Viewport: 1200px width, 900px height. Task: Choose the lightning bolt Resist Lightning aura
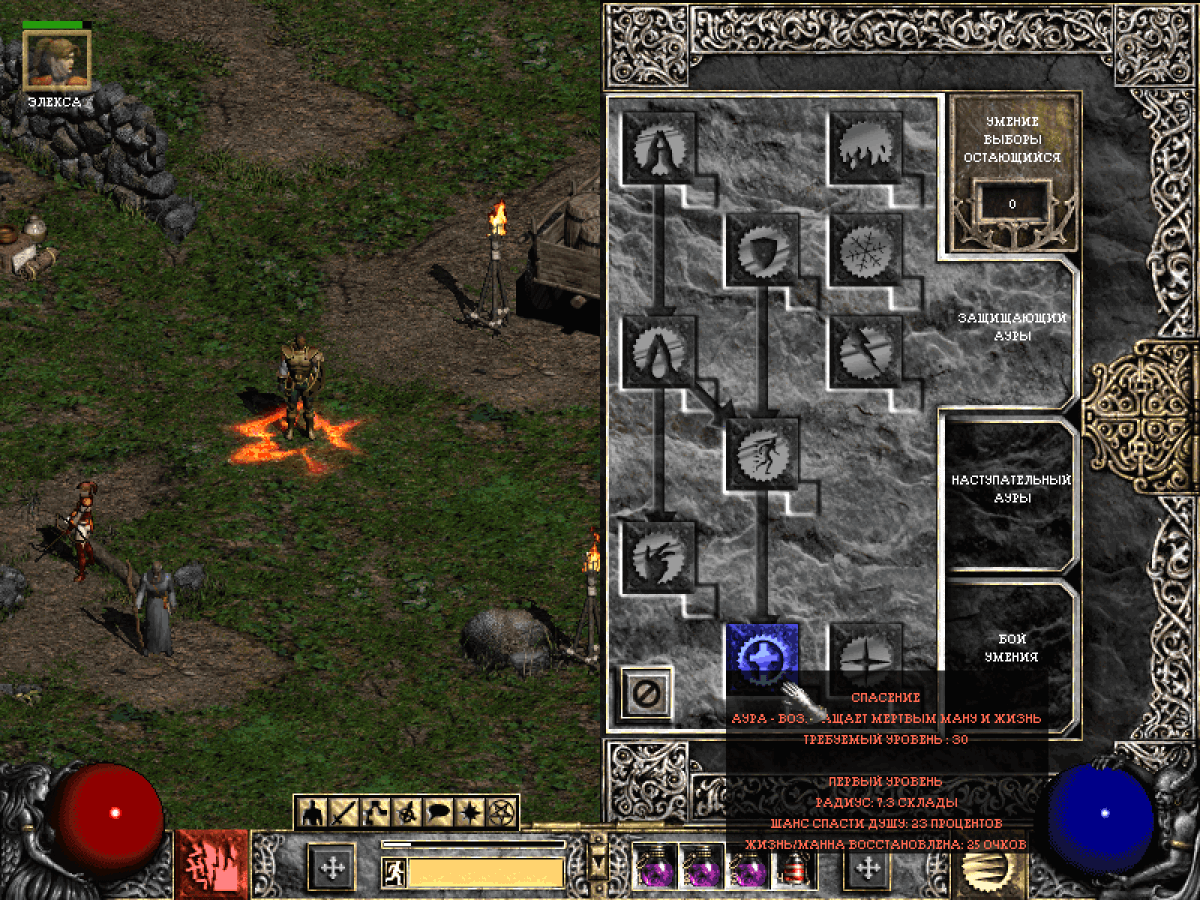(866, 351)
